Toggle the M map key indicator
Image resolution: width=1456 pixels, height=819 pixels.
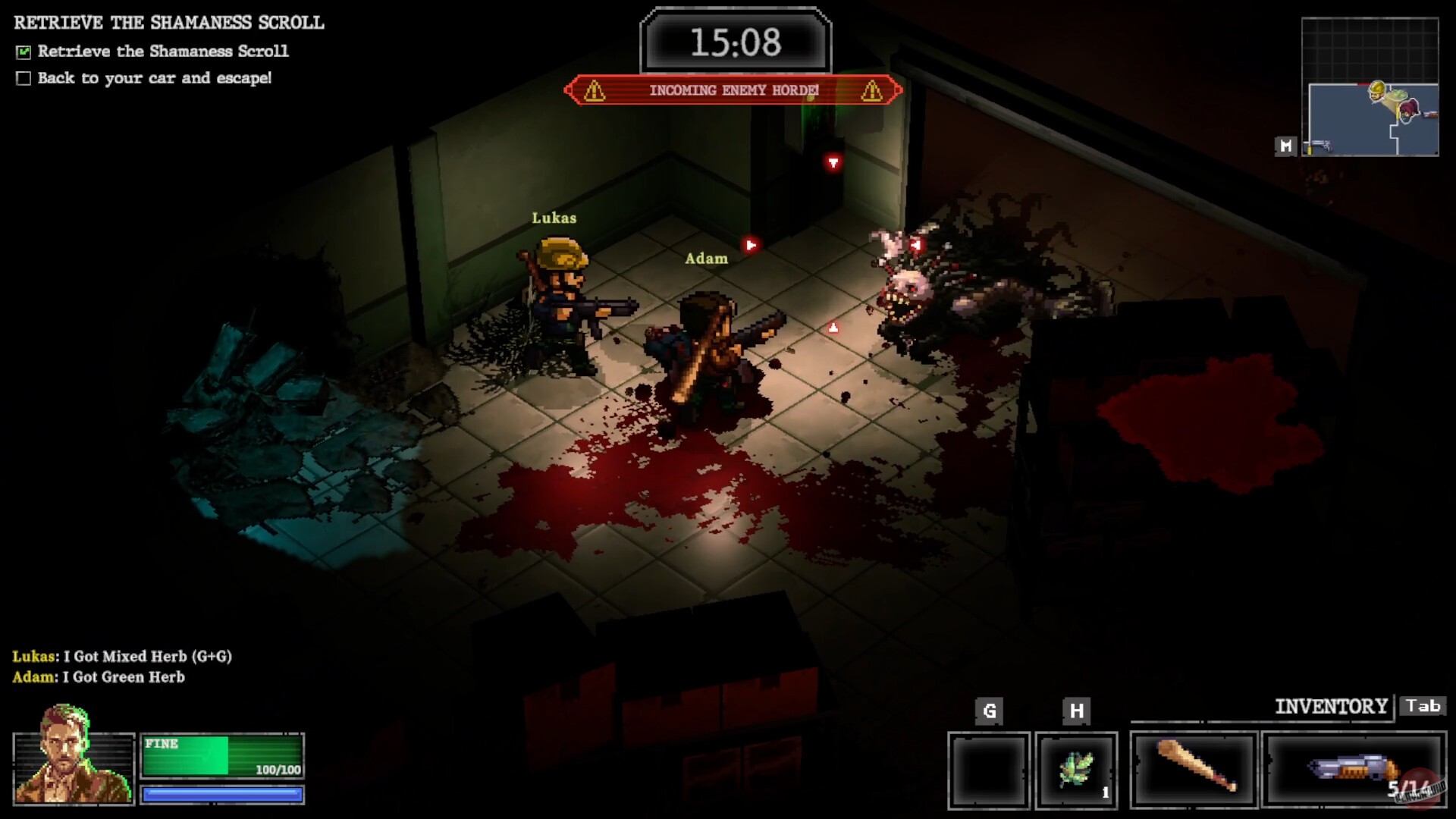[x=1285, y=147]
